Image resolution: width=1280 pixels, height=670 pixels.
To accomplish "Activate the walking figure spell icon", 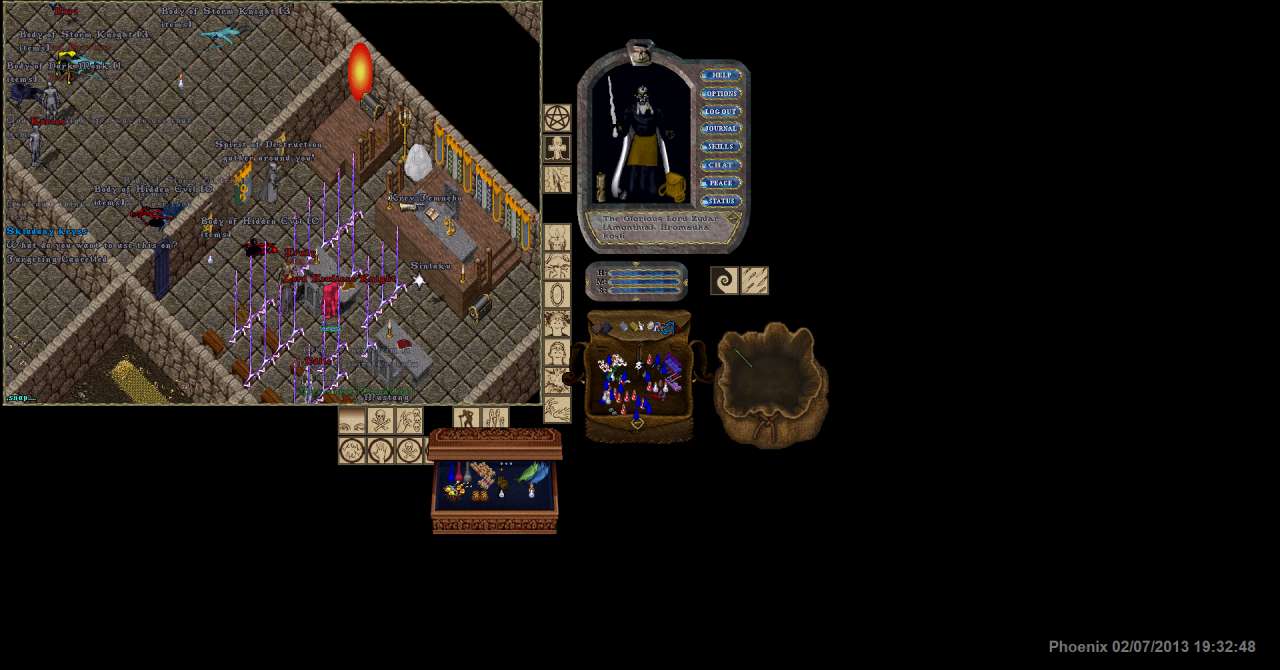I will (x=466, y=419).
